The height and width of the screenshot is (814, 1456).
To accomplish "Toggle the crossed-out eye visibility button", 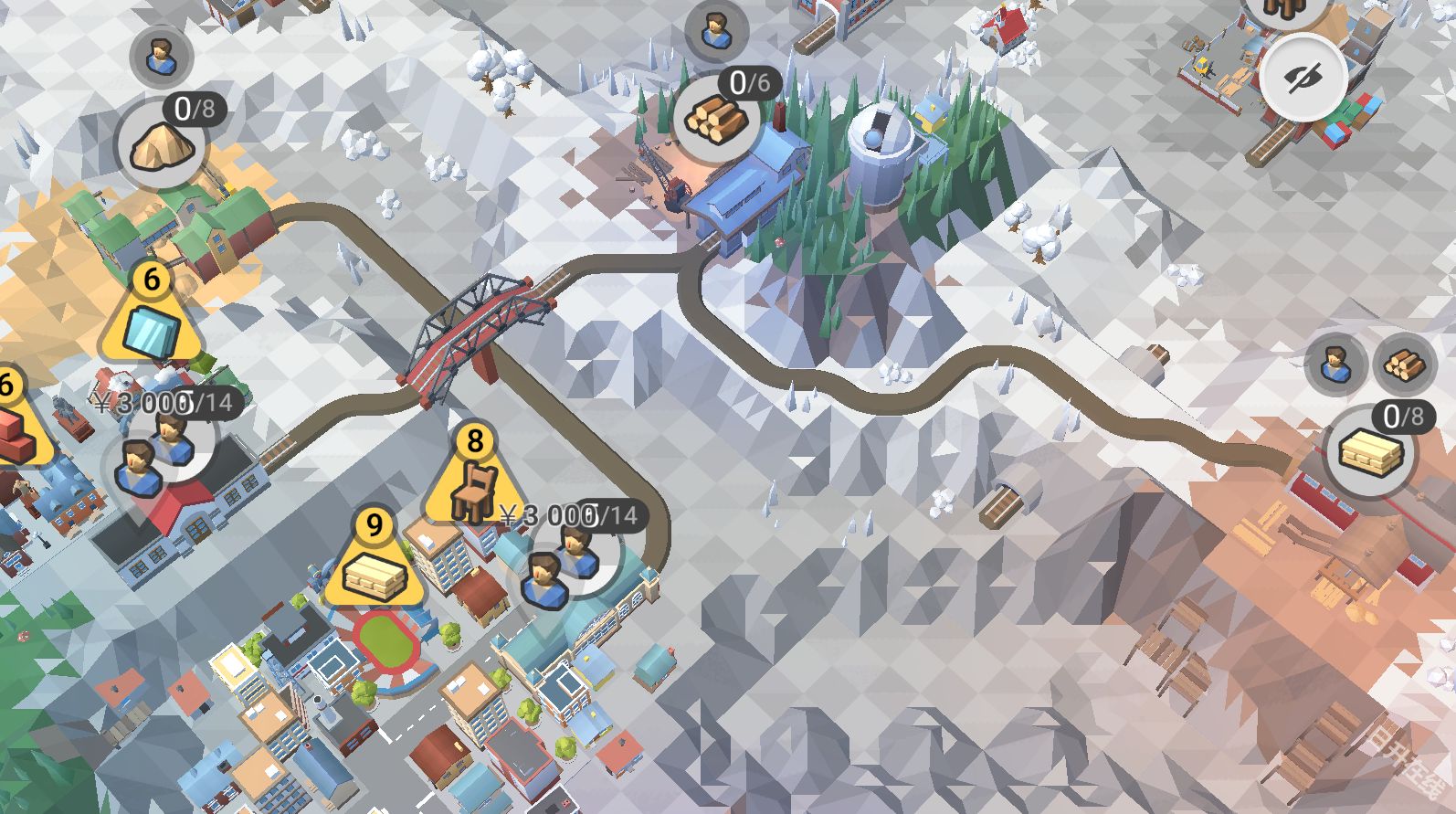I will (1303, 78).
